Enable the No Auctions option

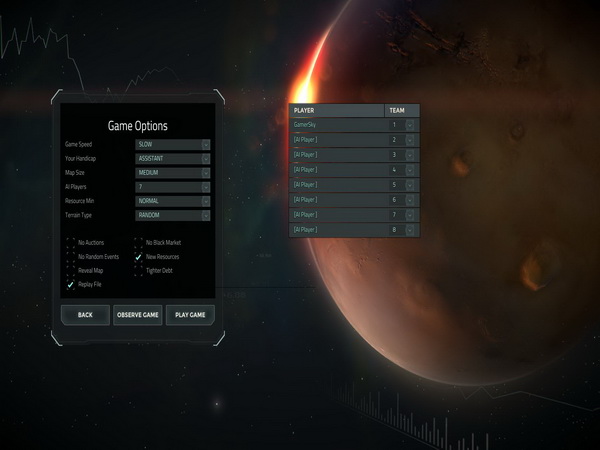pos(70,243)
